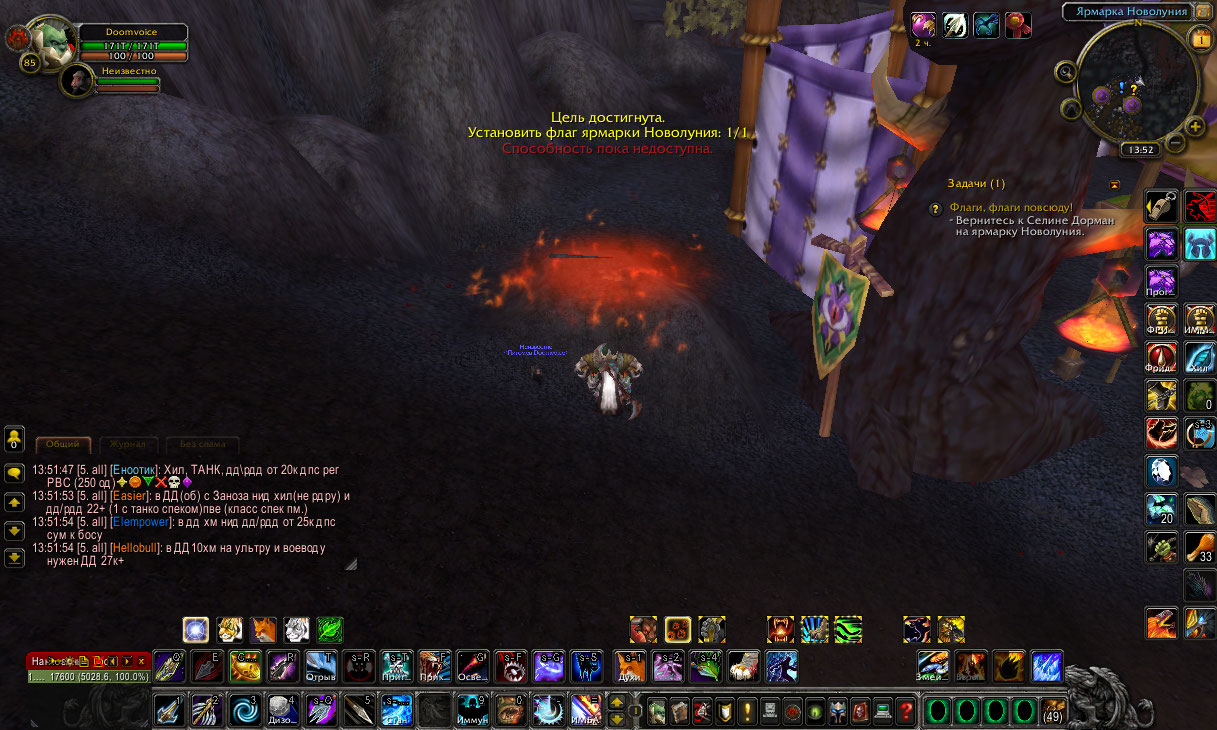This screenshot has height=730, width=1217.
Task: Open the quest log exclamation mark button
Action: pyautogui.click(x=747, y=711)
